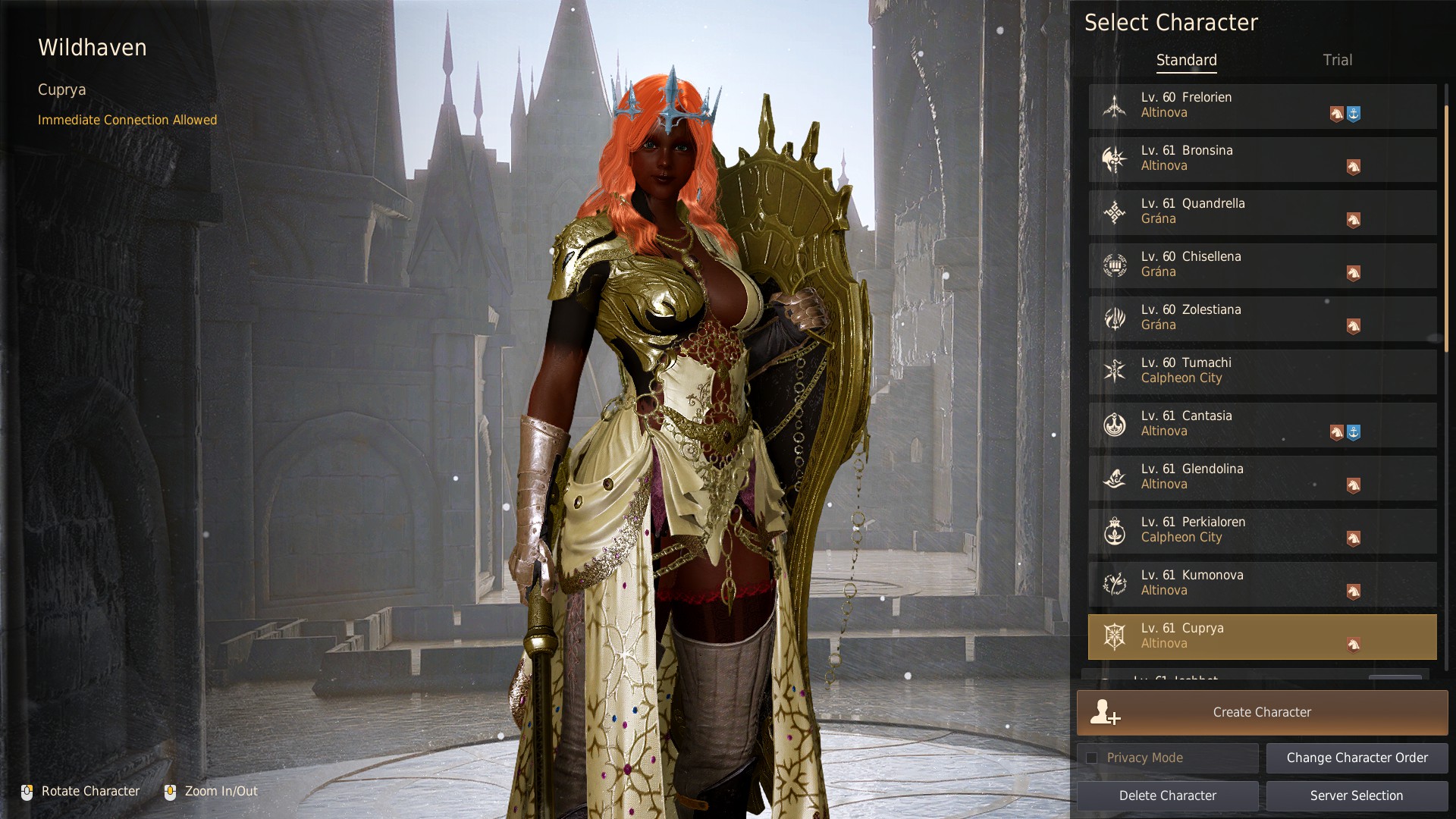Screen dimensions: 1456x819
Task: Select the Lv. 60 Frelorien character
Action: 1262,106
